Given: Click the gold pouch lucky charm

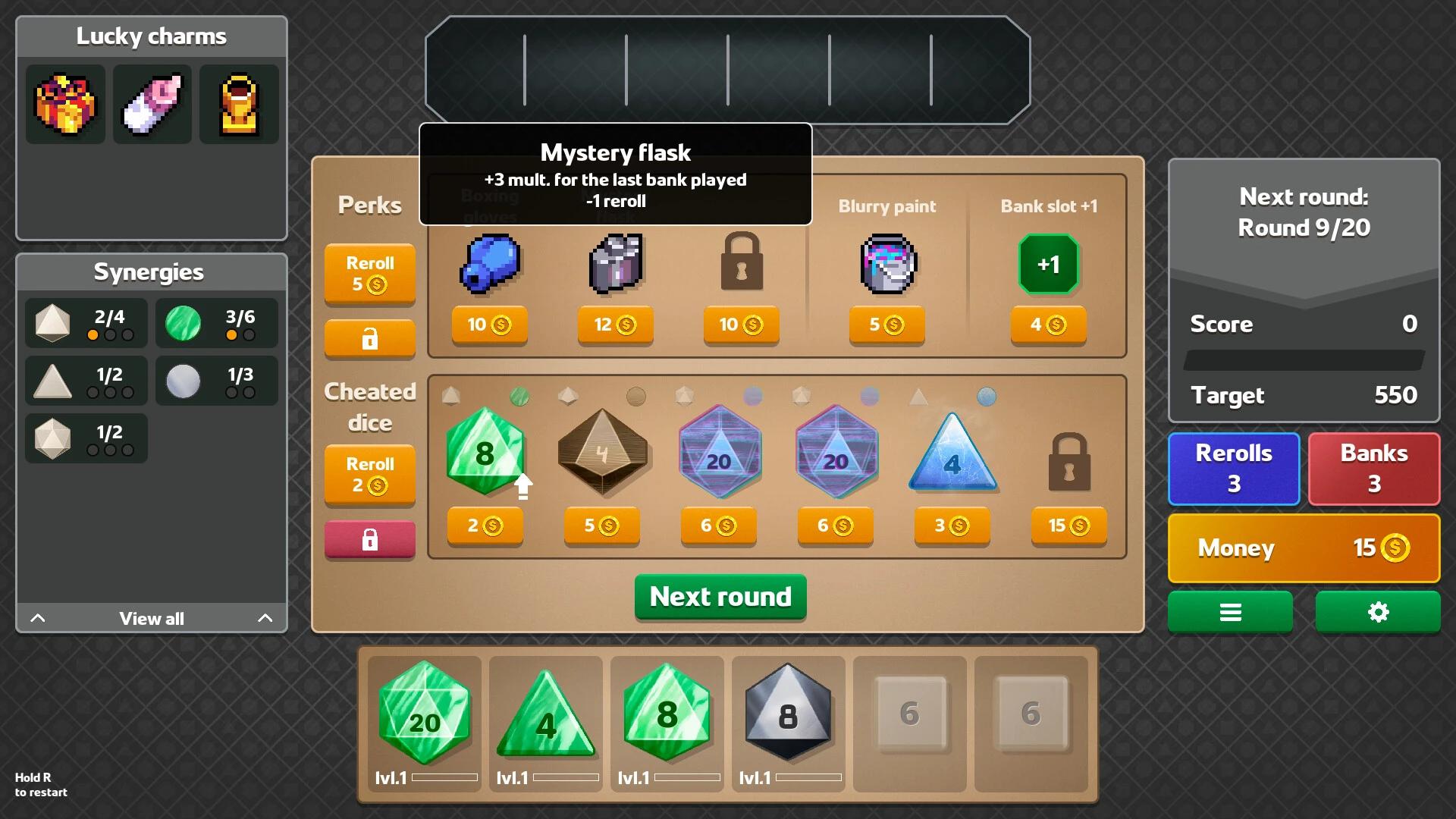Looking at the screenshot, I should (x=239, y=104).
